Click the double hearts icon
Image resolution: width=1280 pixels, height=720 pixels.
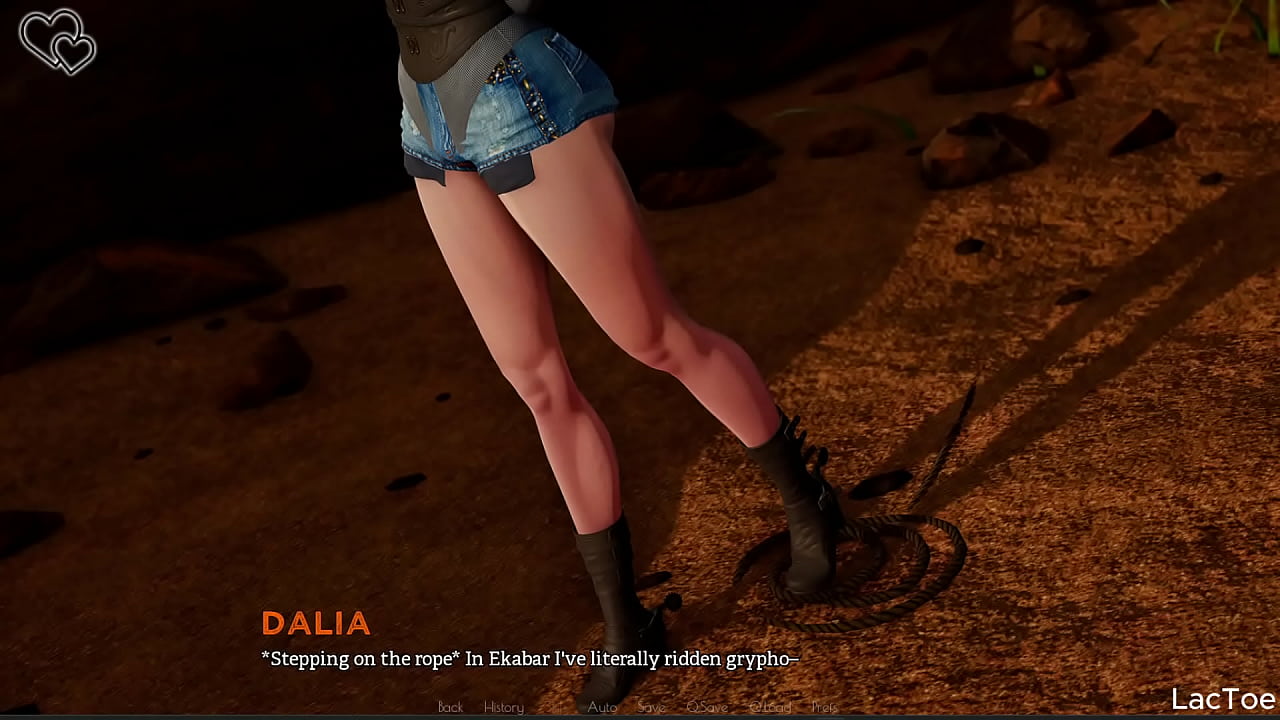(x=57, y=41)
